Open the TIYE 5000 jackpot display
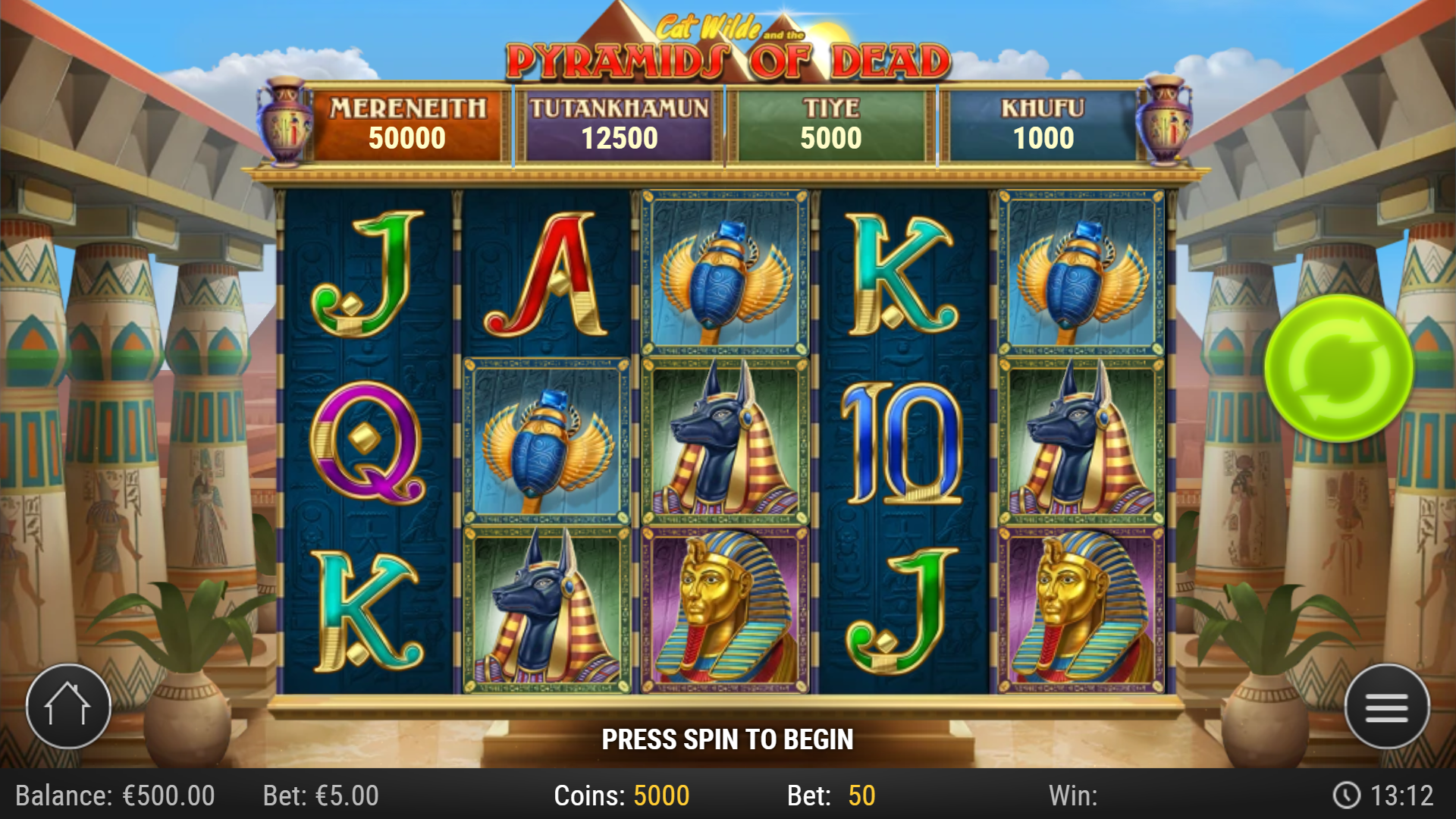The width and height of the screenshot is (1456, 819). (x=832, y=123)
